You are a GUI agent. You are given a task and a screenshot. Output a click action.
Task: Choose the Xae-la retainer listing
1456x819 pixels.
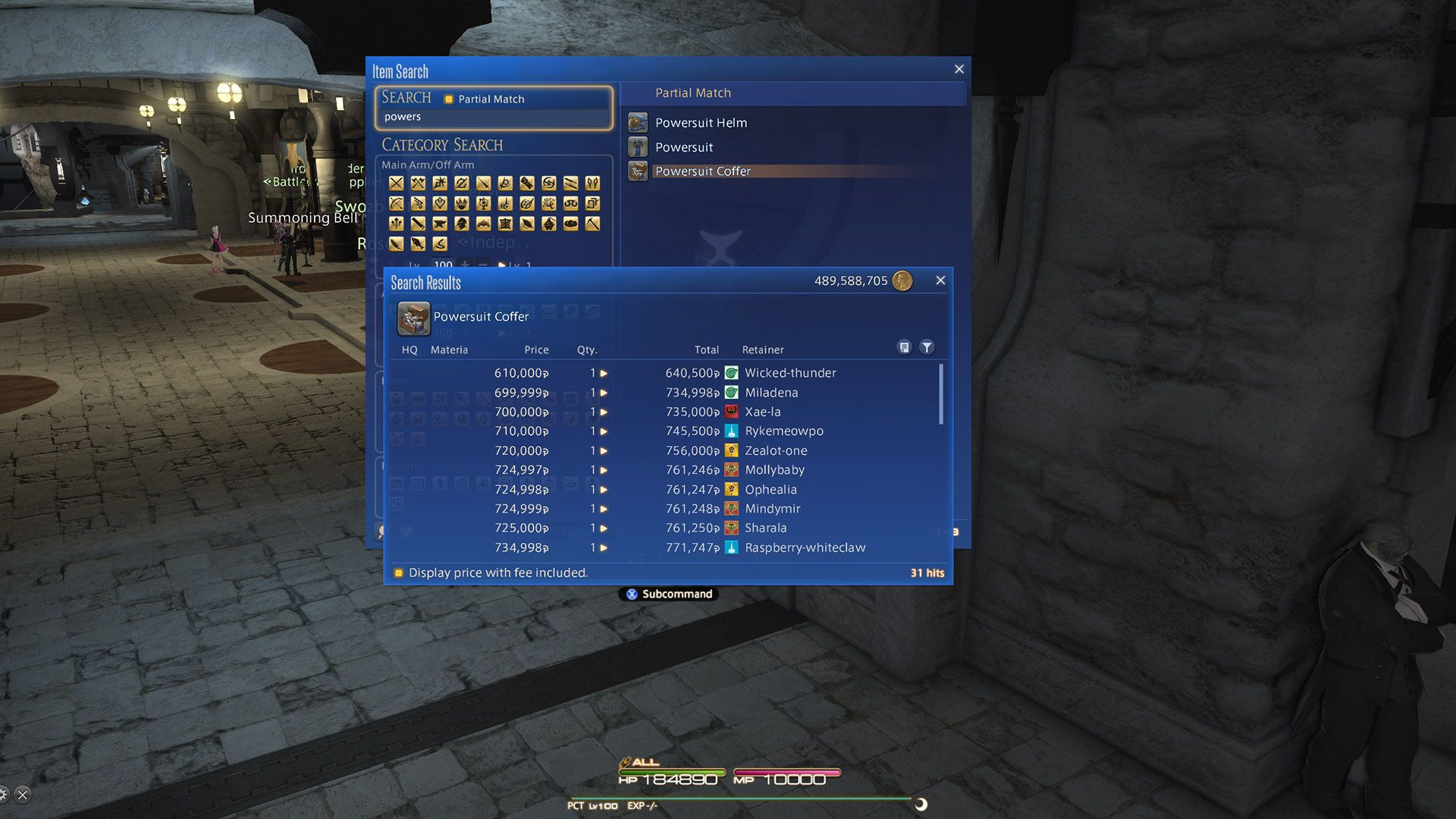pyautogui.click(x=667, y=412)
